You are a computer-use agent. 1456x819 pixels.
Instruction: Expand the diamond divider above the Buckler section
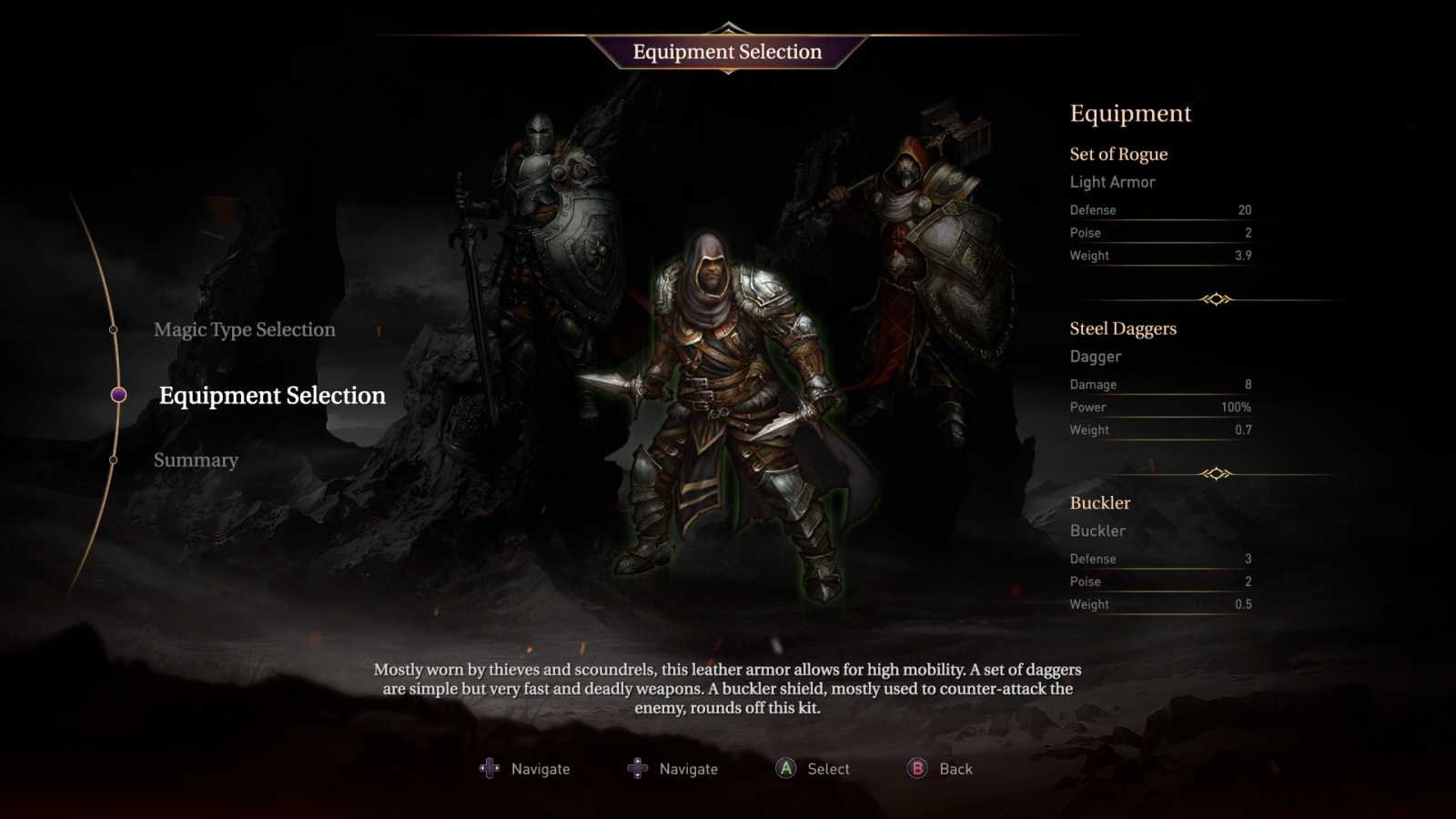(x=1218, y=470)
